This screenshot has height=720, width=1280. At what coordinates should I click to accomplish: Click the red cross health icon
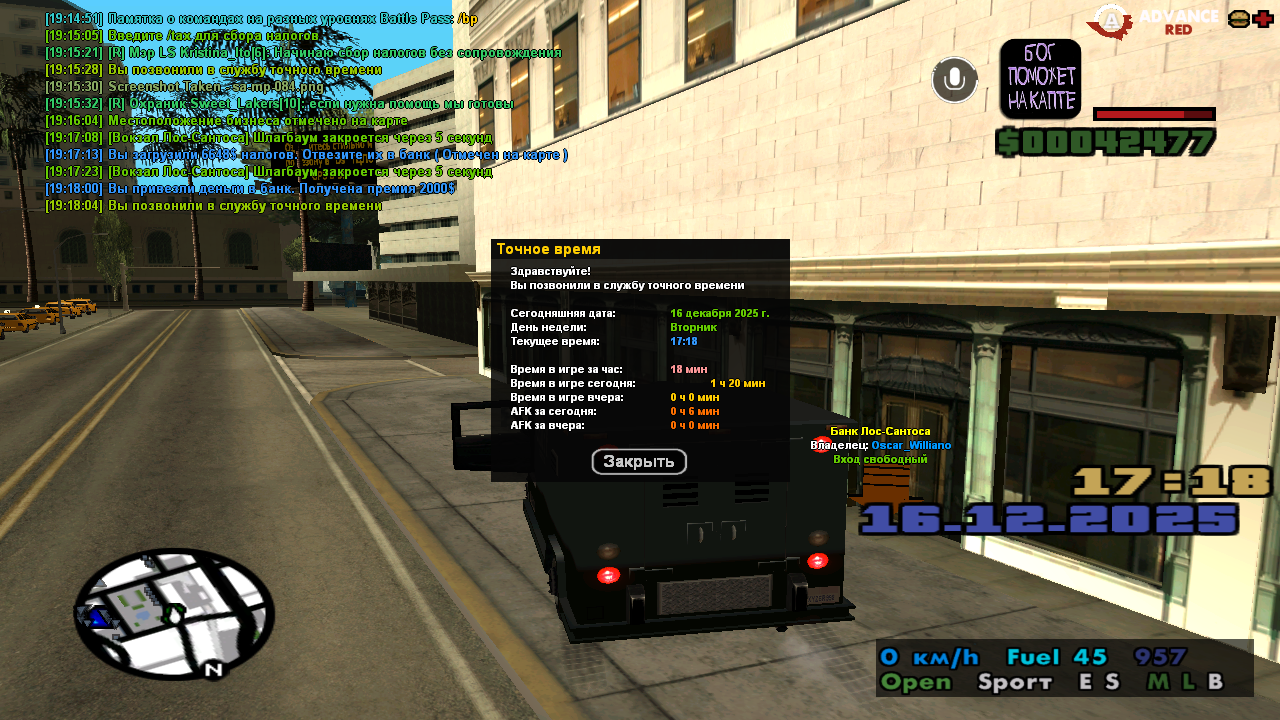(1263, 19)
